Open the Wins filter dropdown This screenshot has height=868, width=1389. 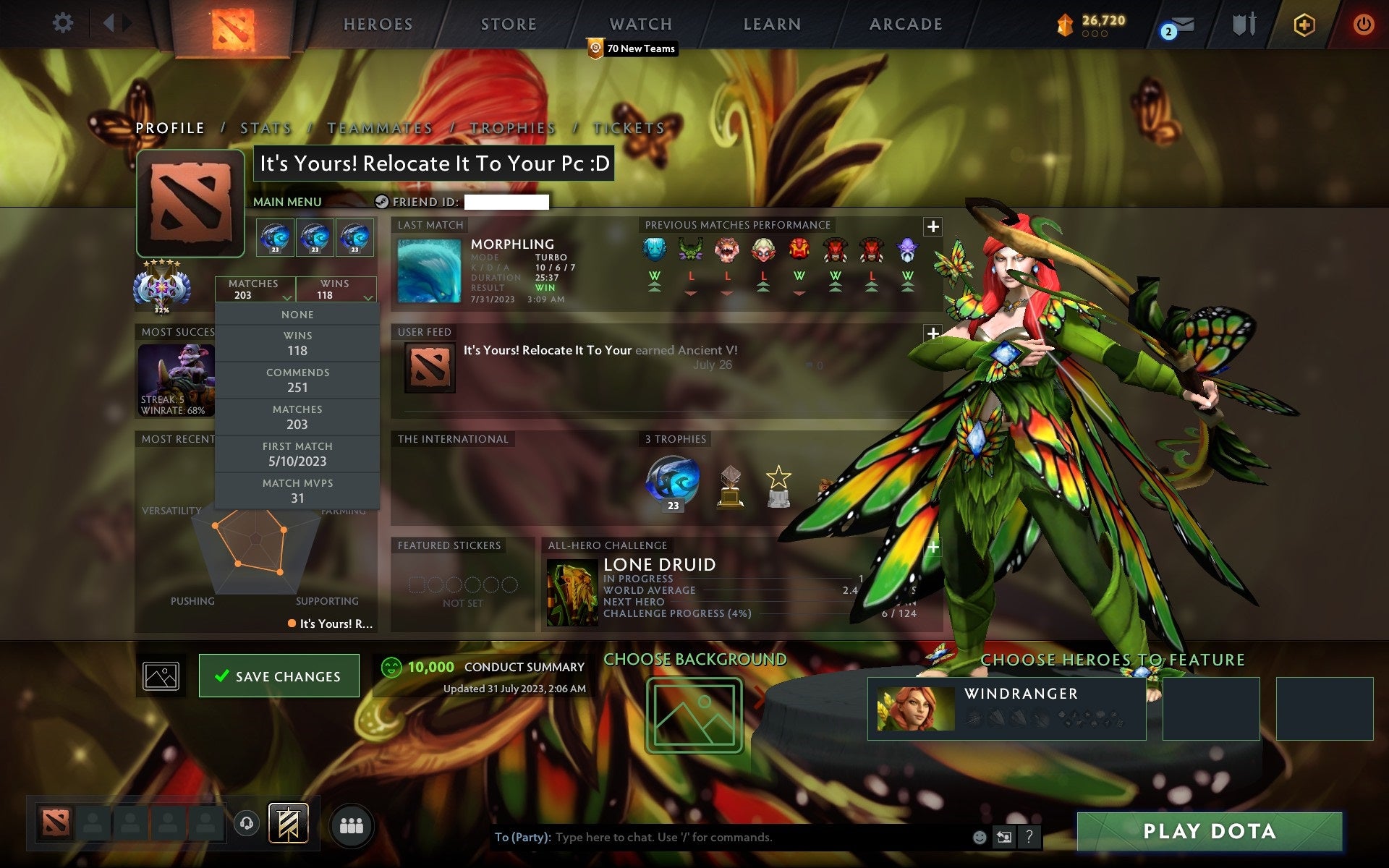coord(336,290)
